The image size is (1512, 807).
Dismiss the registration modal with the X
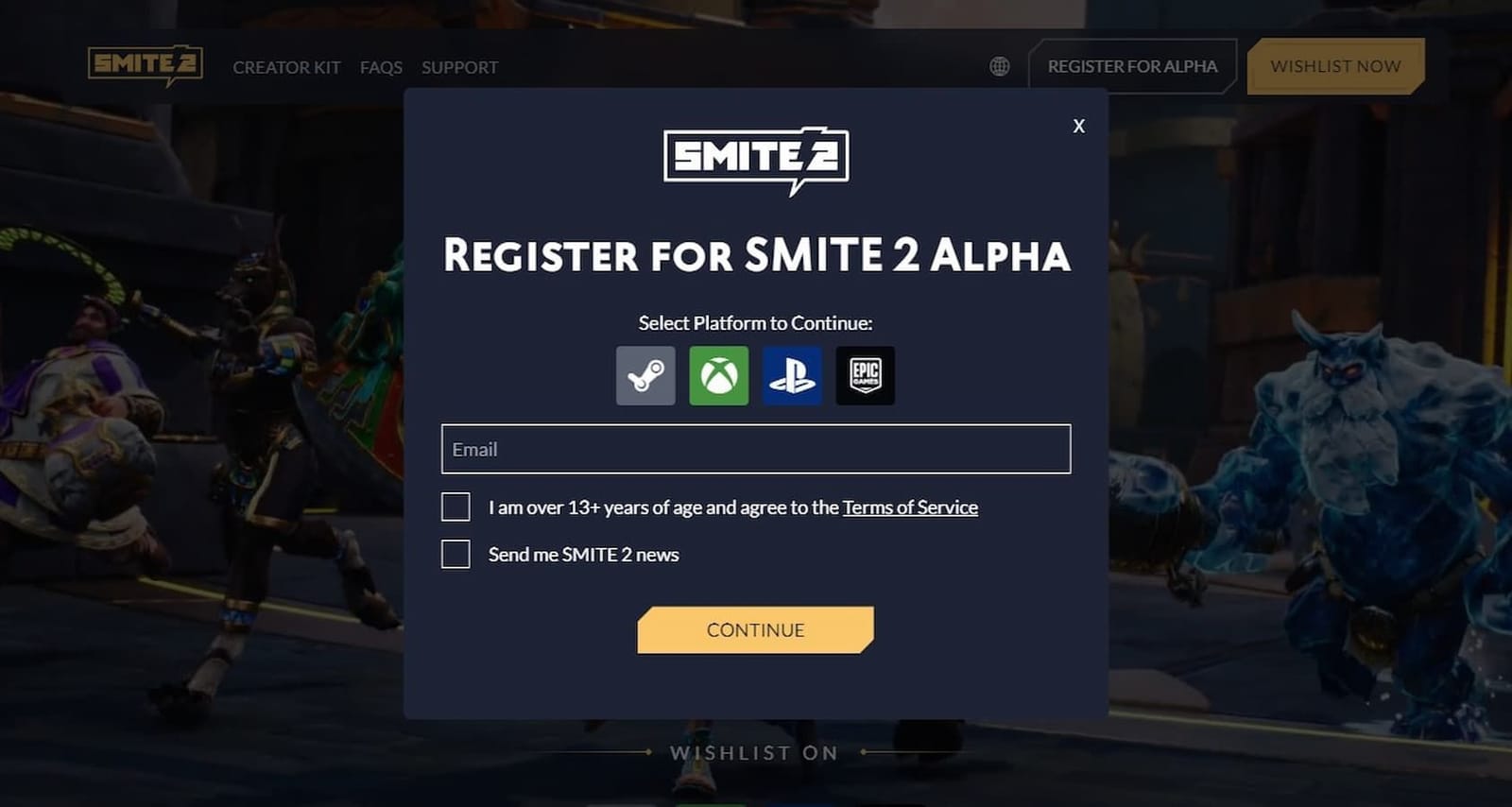pyautogui.click(x=1078, y=126)
